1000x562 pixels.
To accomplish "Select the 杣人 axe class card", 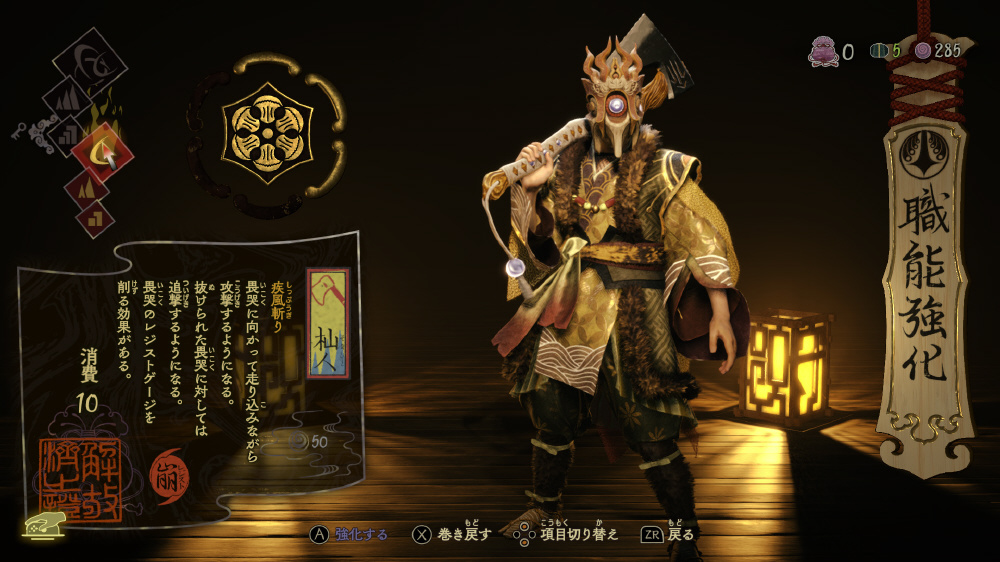I will pos(329,323).
